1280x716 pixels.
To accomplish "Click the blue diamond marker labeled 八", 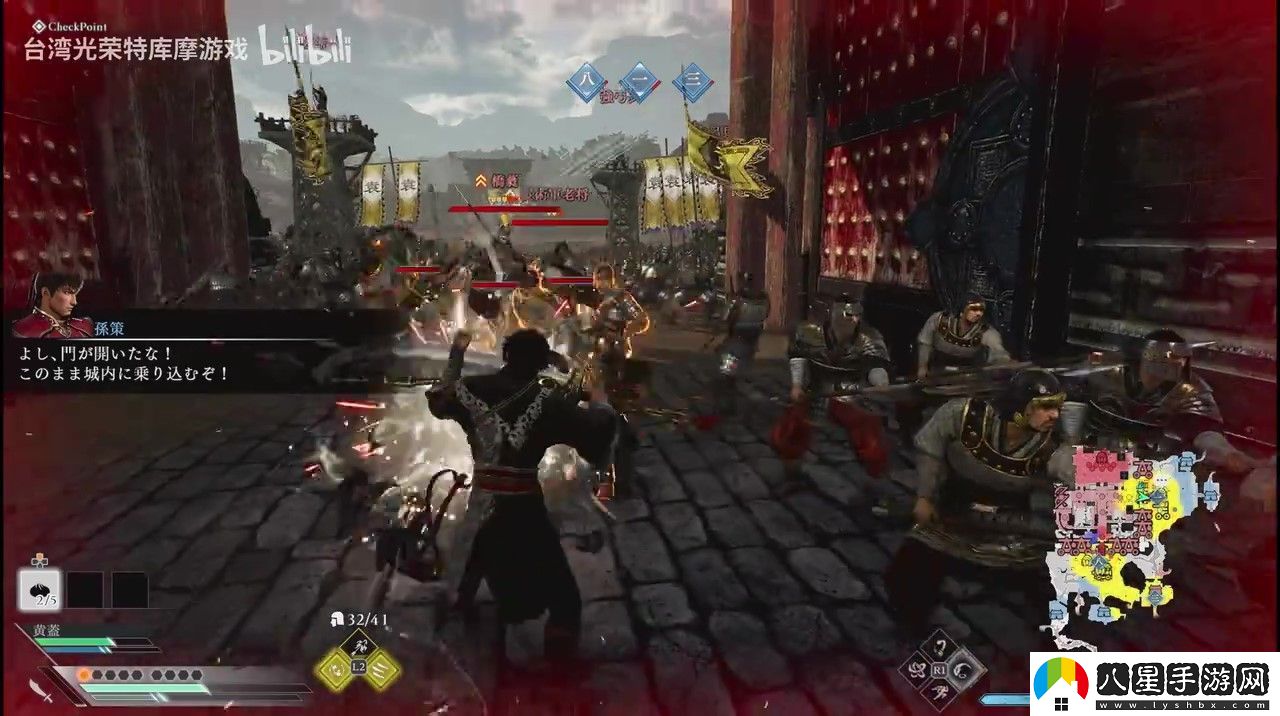I will pyautogui.click(x=586, y=83).
